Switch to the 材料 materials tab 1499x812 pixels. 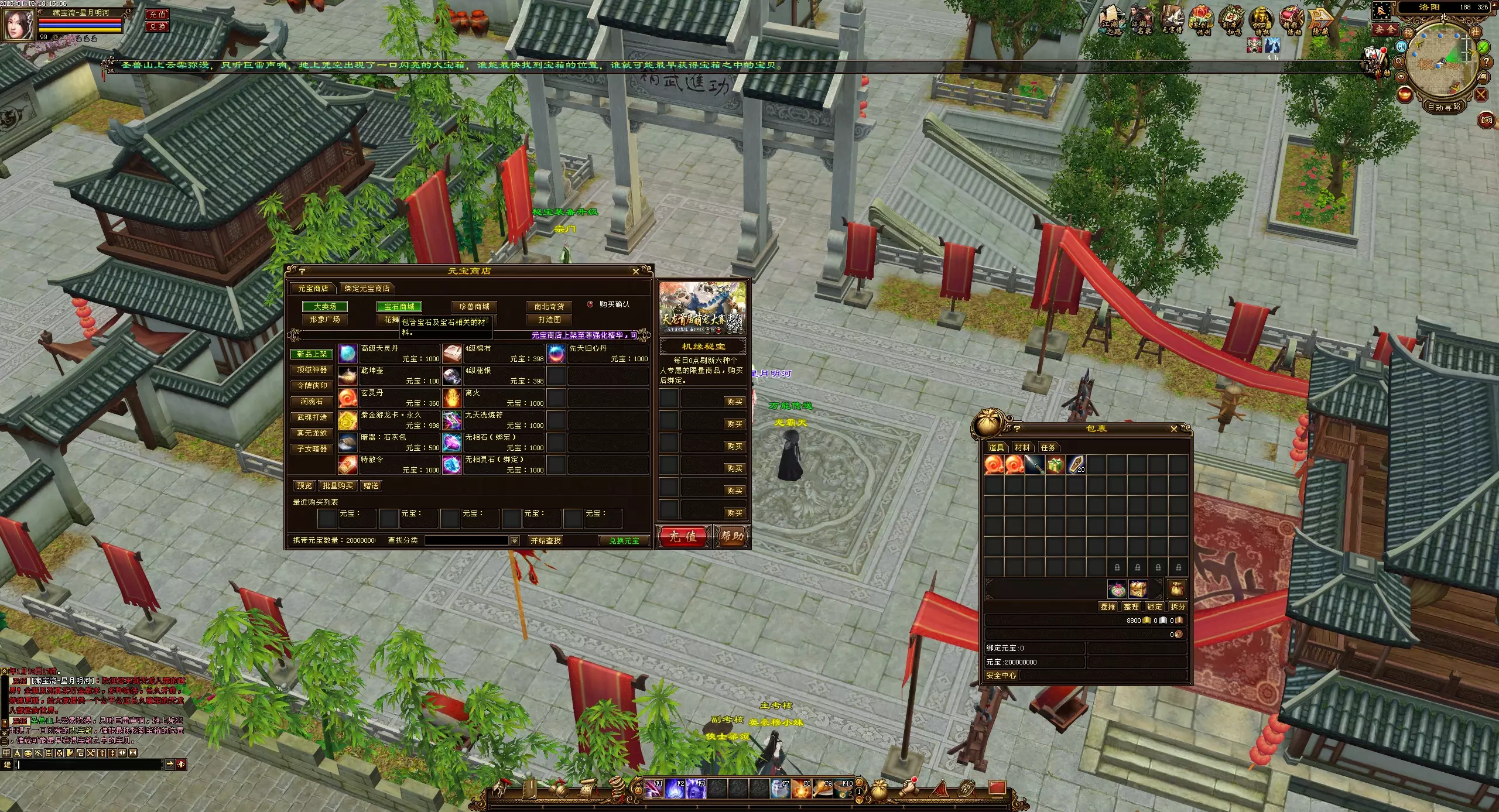tap(1022, 448)
